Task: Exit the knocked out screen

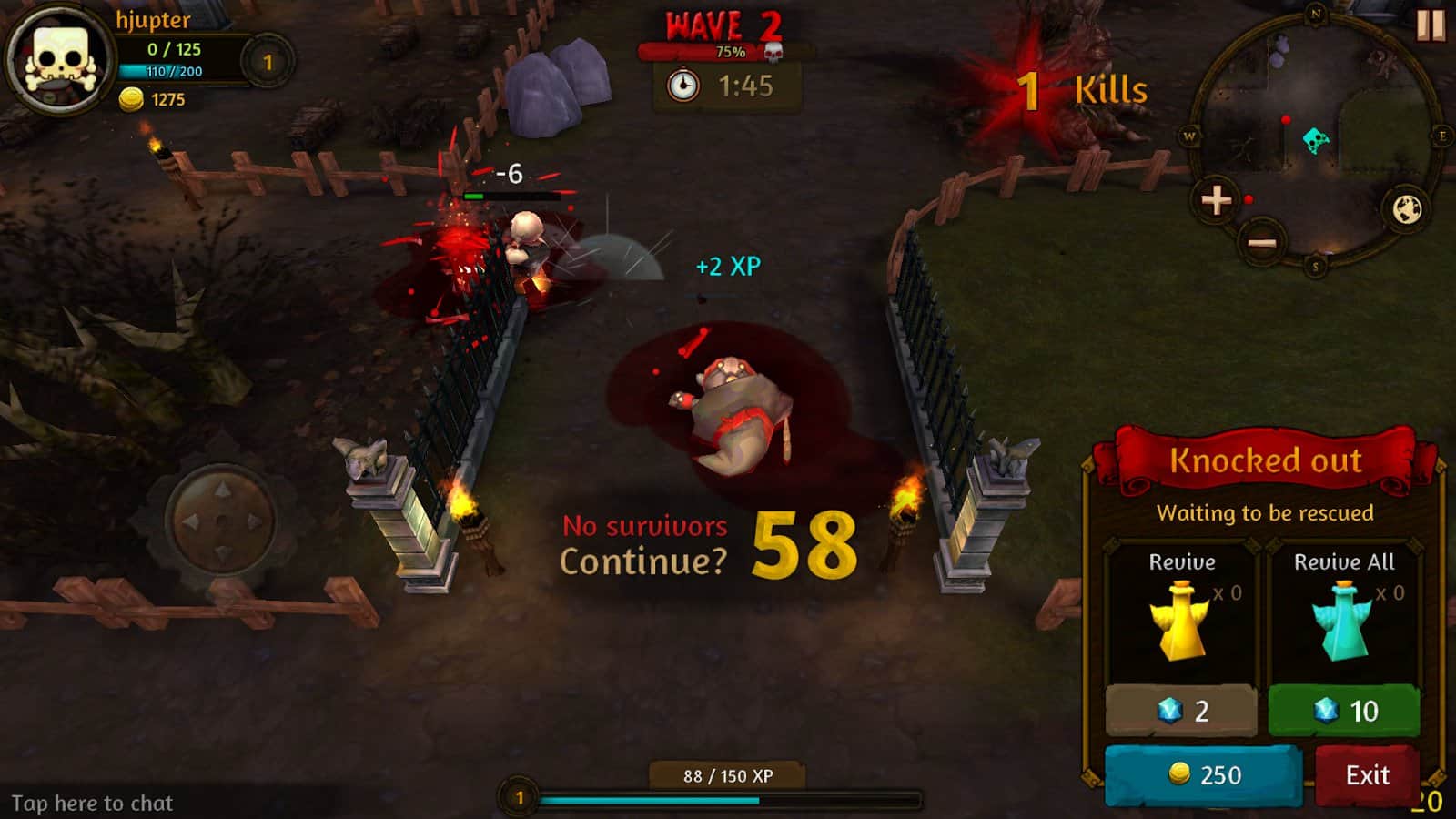Action: [1367, 775]
